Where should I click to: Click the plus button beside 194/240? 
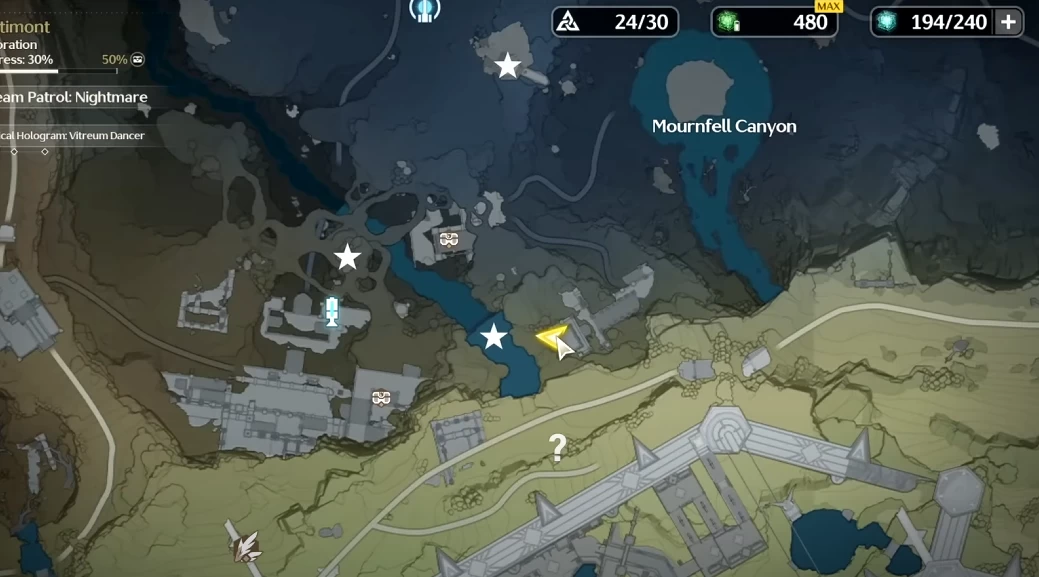(1008, 22)
